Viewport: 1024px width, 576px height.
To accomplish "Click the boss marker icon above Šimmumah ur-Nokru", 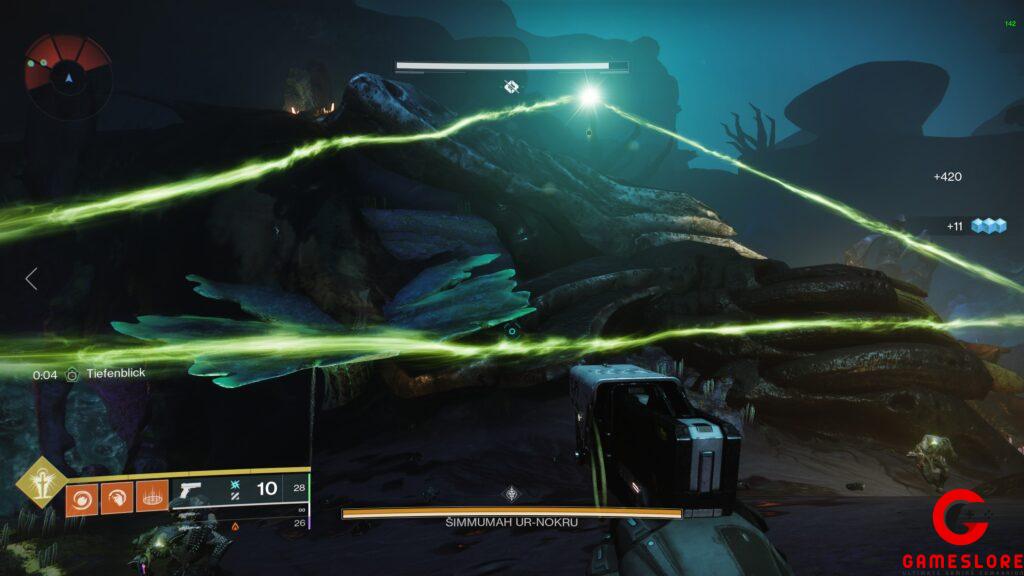I will pyautogui.click(x=512, y=494).
